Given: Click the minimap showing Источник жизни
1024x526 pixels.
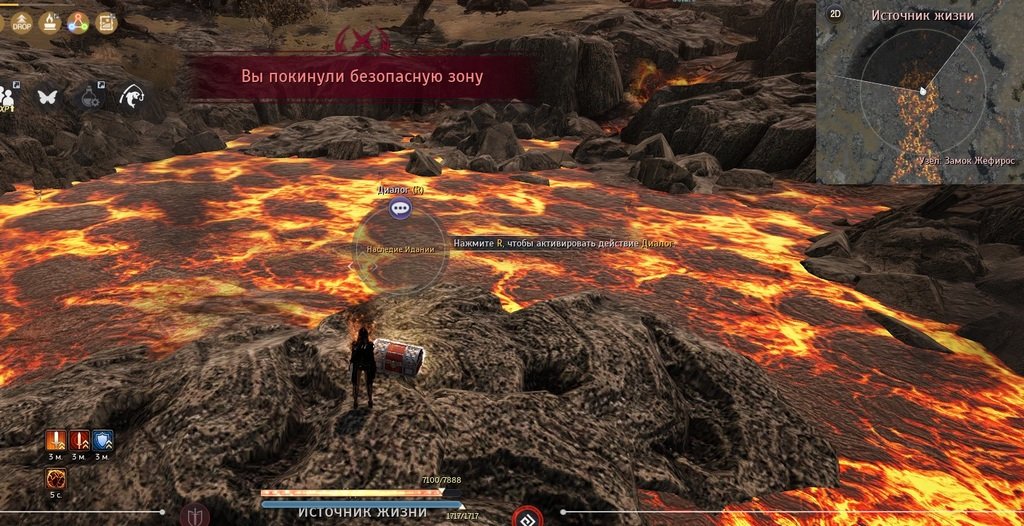Looking at the screenshot, I should (x=922, y=98).
